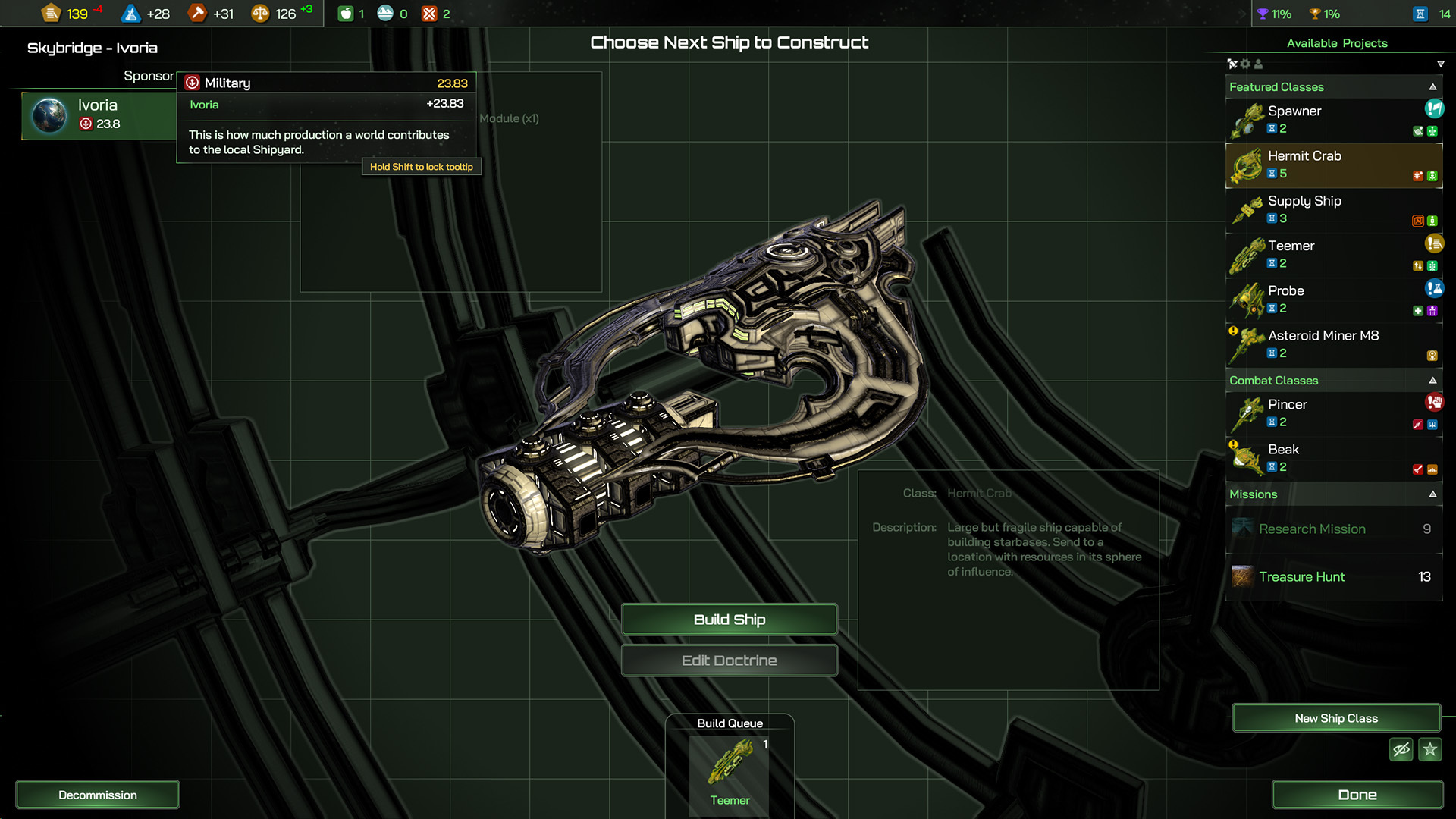
Task: Collapse the Combat Classes section
Action: (x=1432, y=381)
